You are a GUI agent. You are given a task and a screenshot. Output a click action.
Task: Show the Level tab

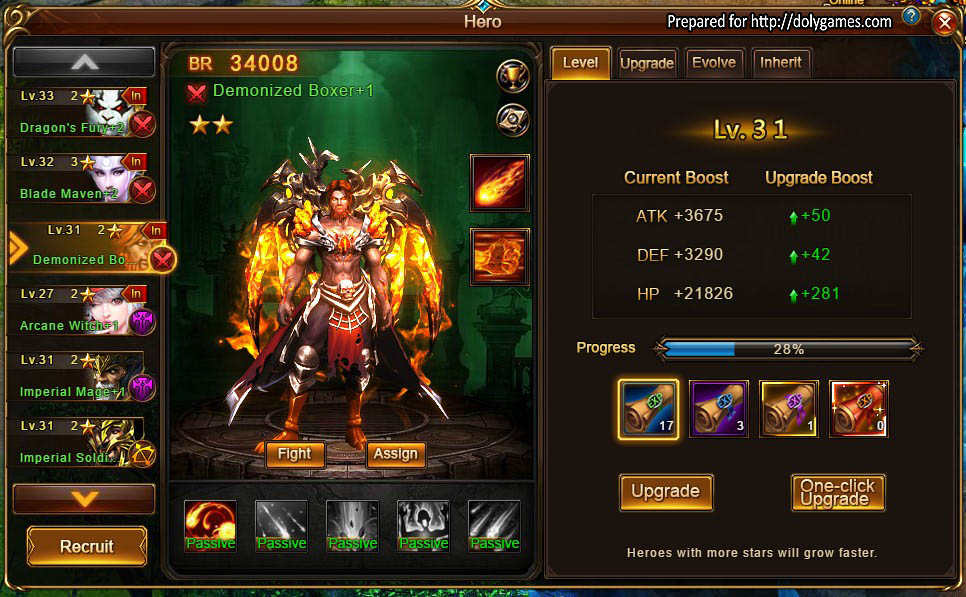tap(580, 62)
